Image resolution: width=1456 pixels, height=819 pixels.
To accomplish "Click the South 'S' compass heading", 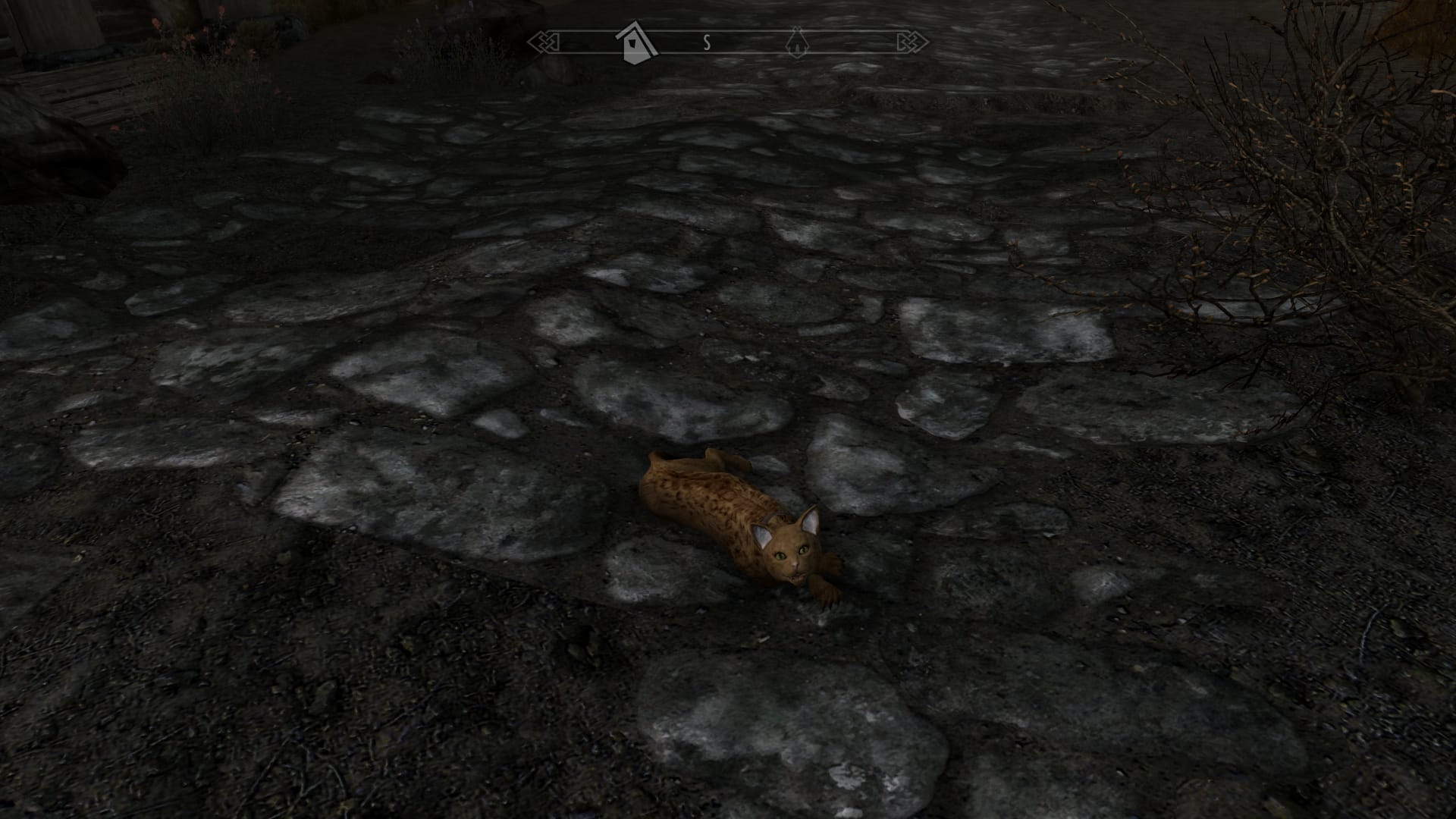I will pos(707,43).
